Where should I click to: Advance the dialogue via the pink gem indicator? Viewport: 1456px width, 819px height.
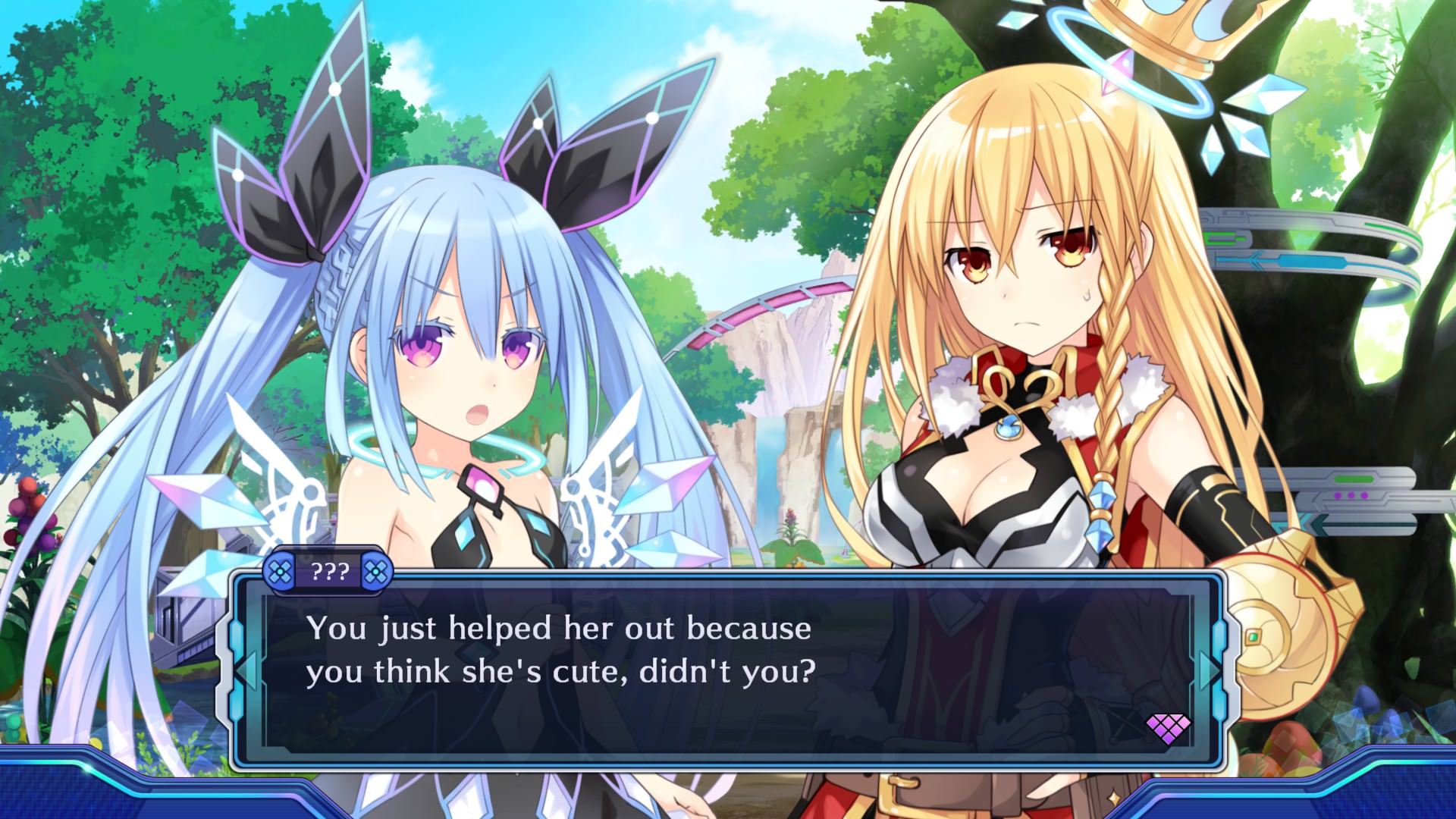(x=1167, y=728)
